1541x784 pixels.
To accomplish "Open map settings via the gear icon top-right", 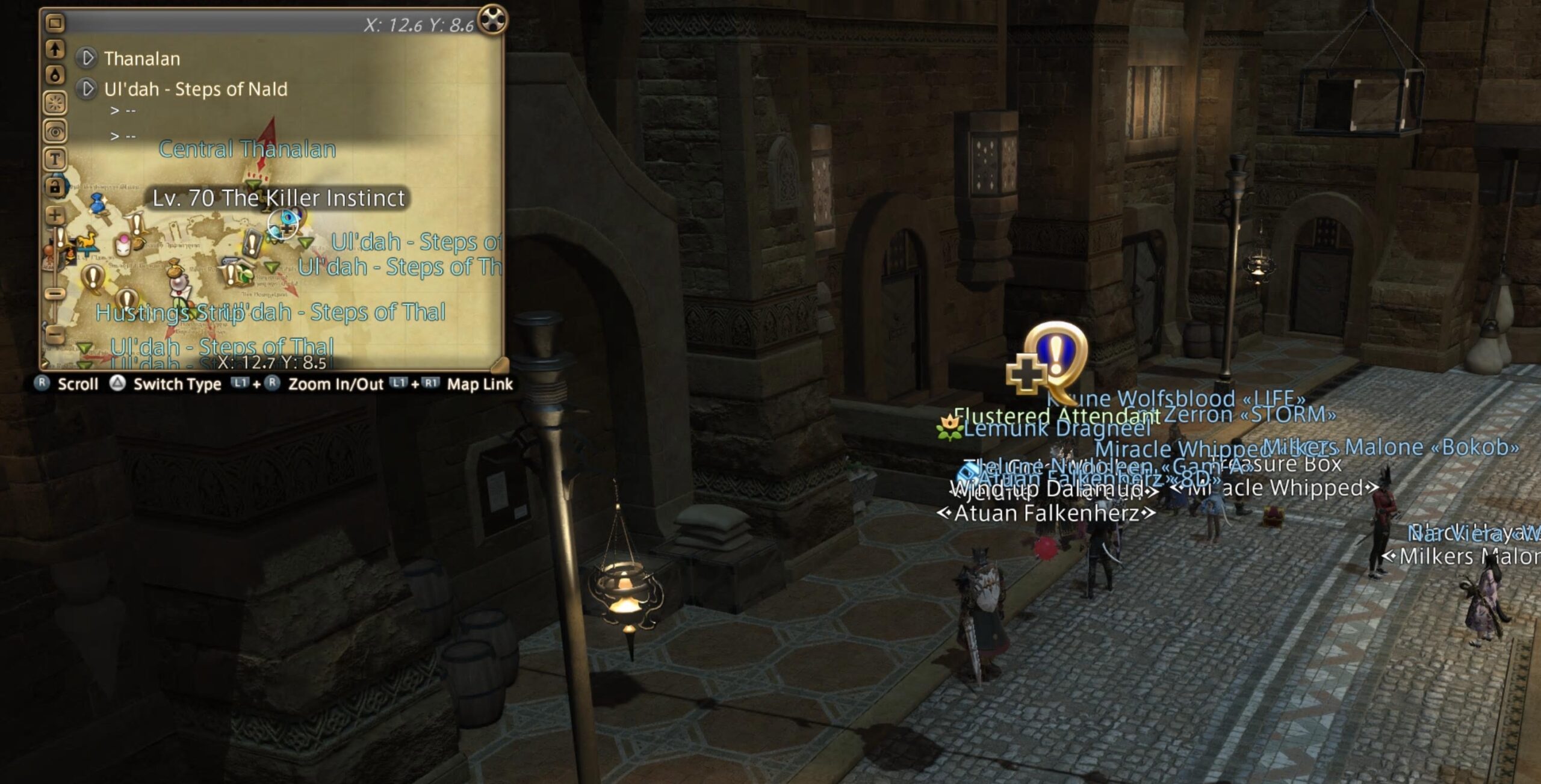I will coord(492,20).
